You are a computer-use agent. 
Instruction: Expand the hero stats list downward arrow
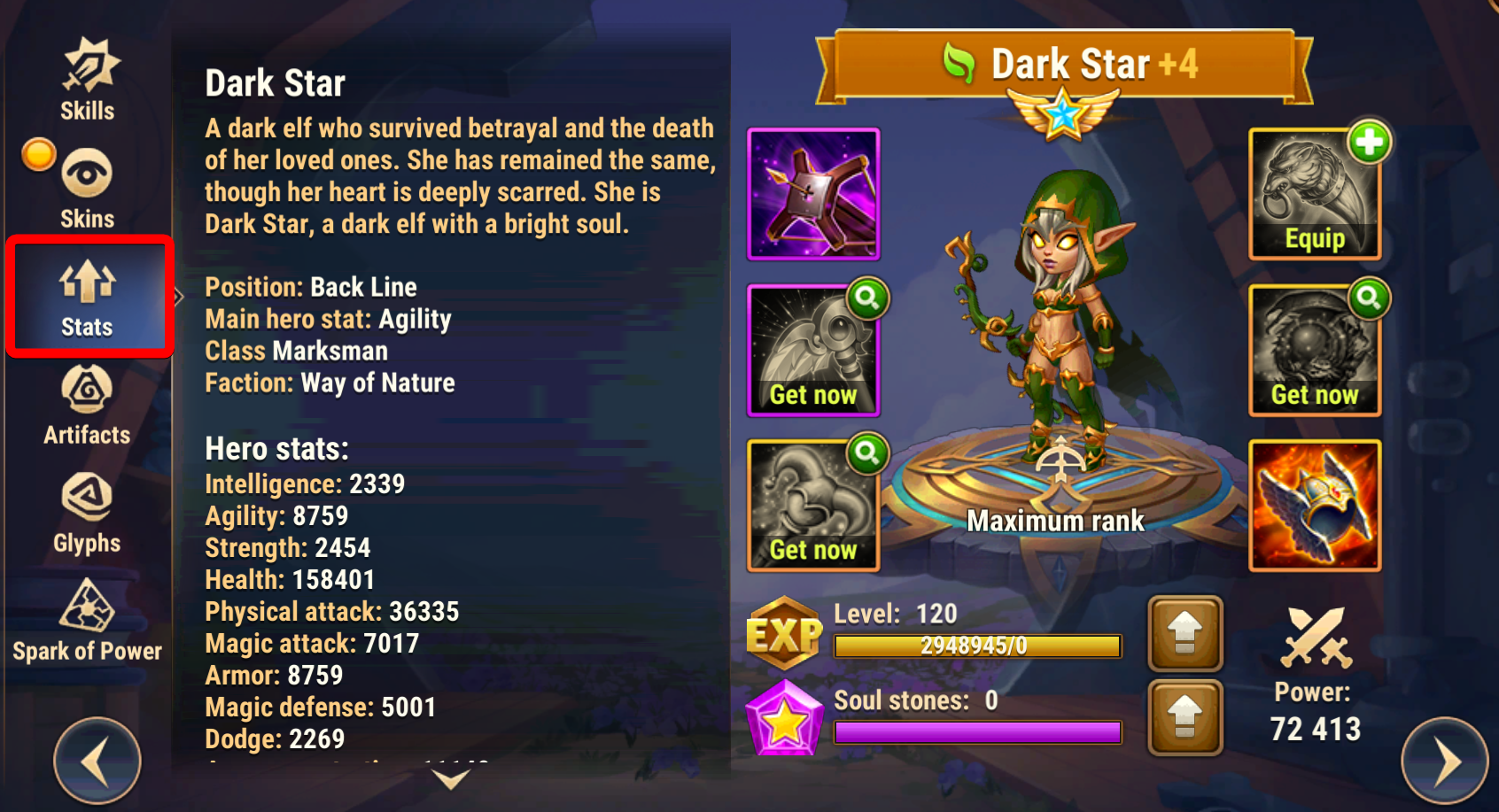[x=451, y=778]
